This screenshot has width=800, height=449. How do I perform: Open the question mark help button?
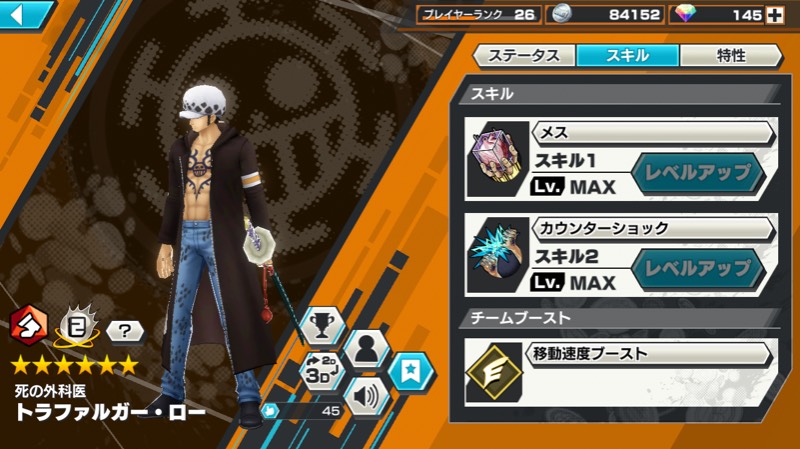[119, 330]
